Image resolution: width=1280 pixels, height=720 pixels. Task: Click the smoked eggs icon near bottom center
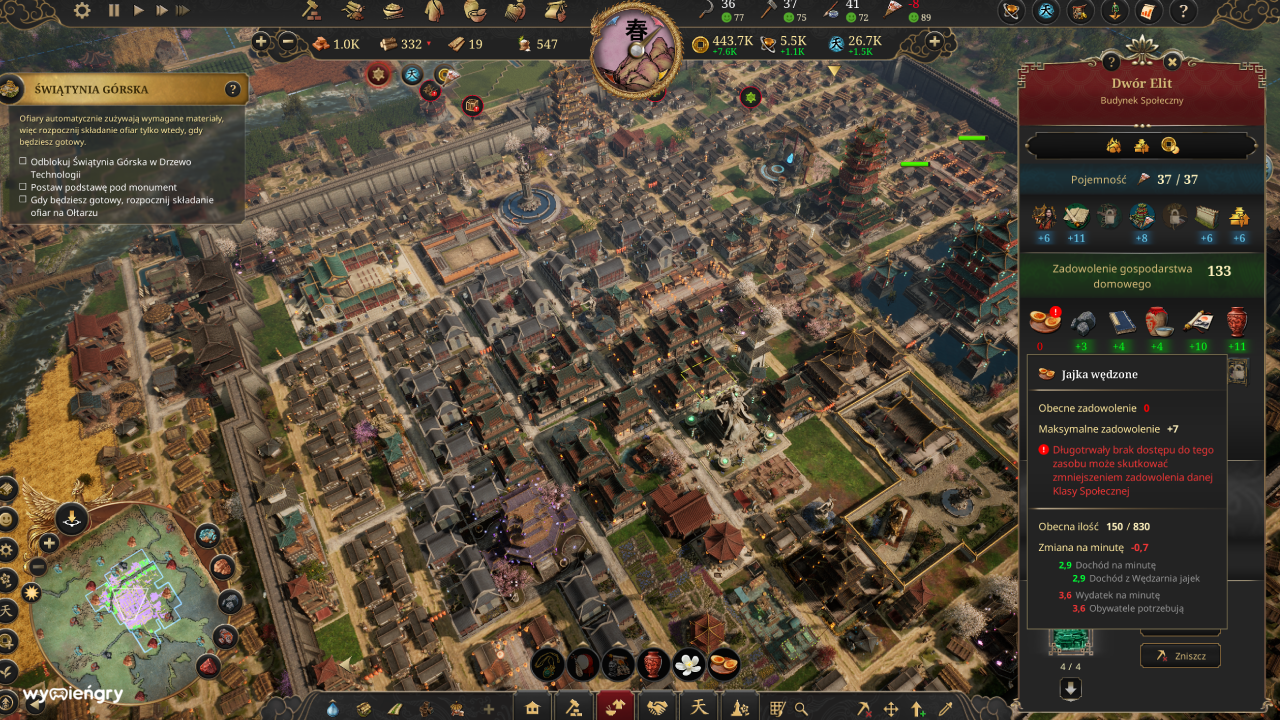click(722, 662)
